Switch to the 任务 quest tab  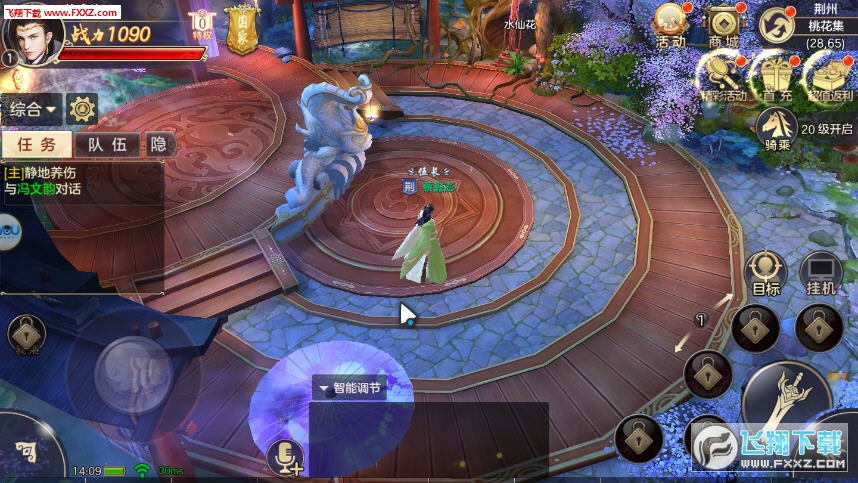click(x=37, y=144)
